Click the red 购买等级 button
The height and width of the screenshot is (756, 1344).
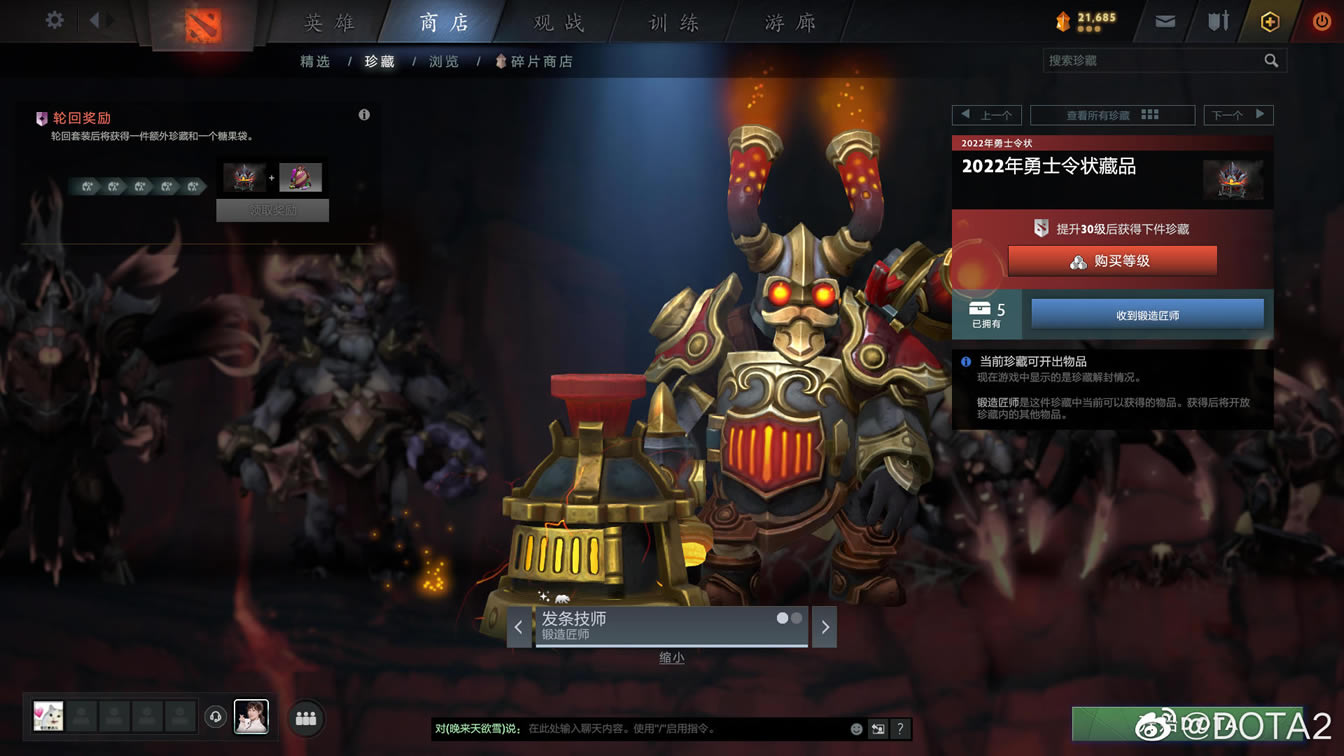(x=1112, y=261)
